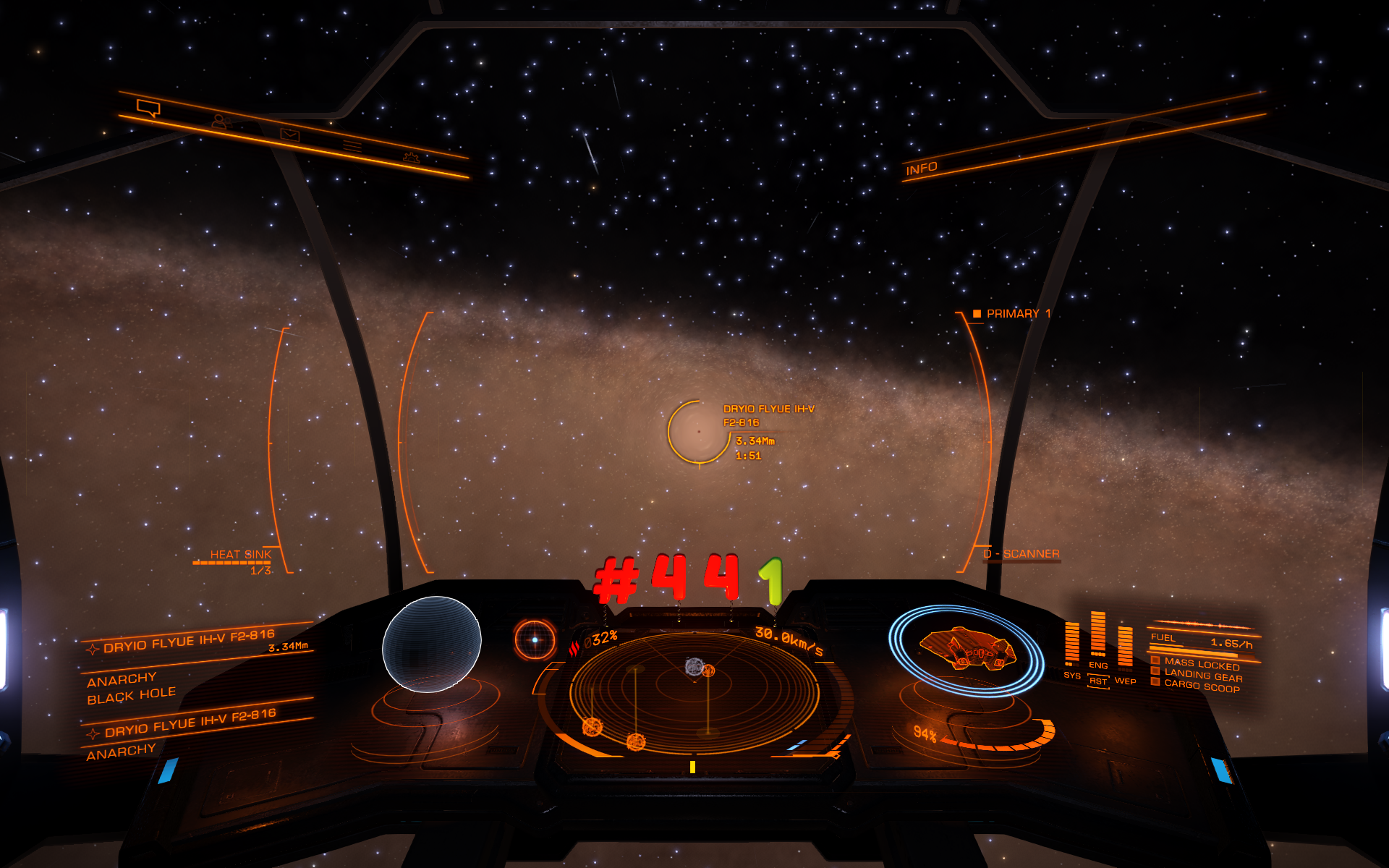The height and width of the screenshot is (868, 1389).
Task: Open the inbox envelope tab
Action: coord(289,135)
